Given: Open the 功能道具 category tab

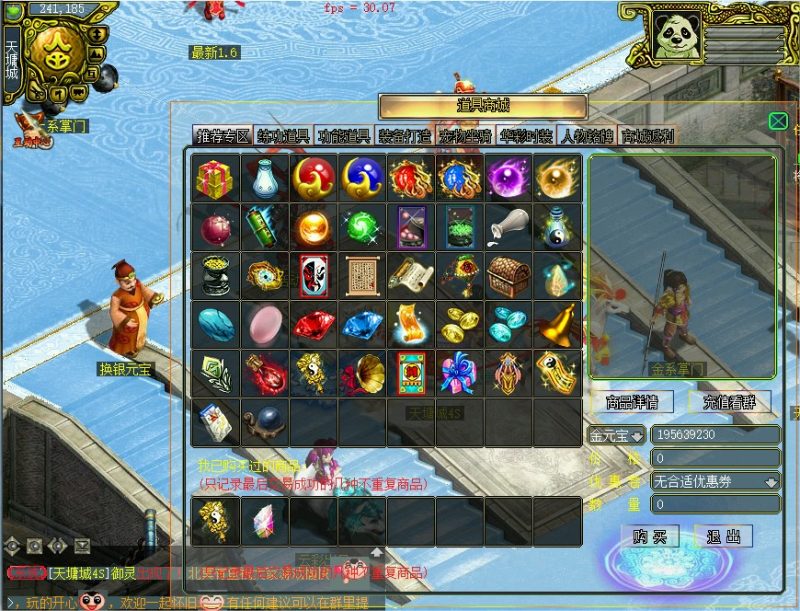Looking at the screenshot, I should [x=343, y=136].
